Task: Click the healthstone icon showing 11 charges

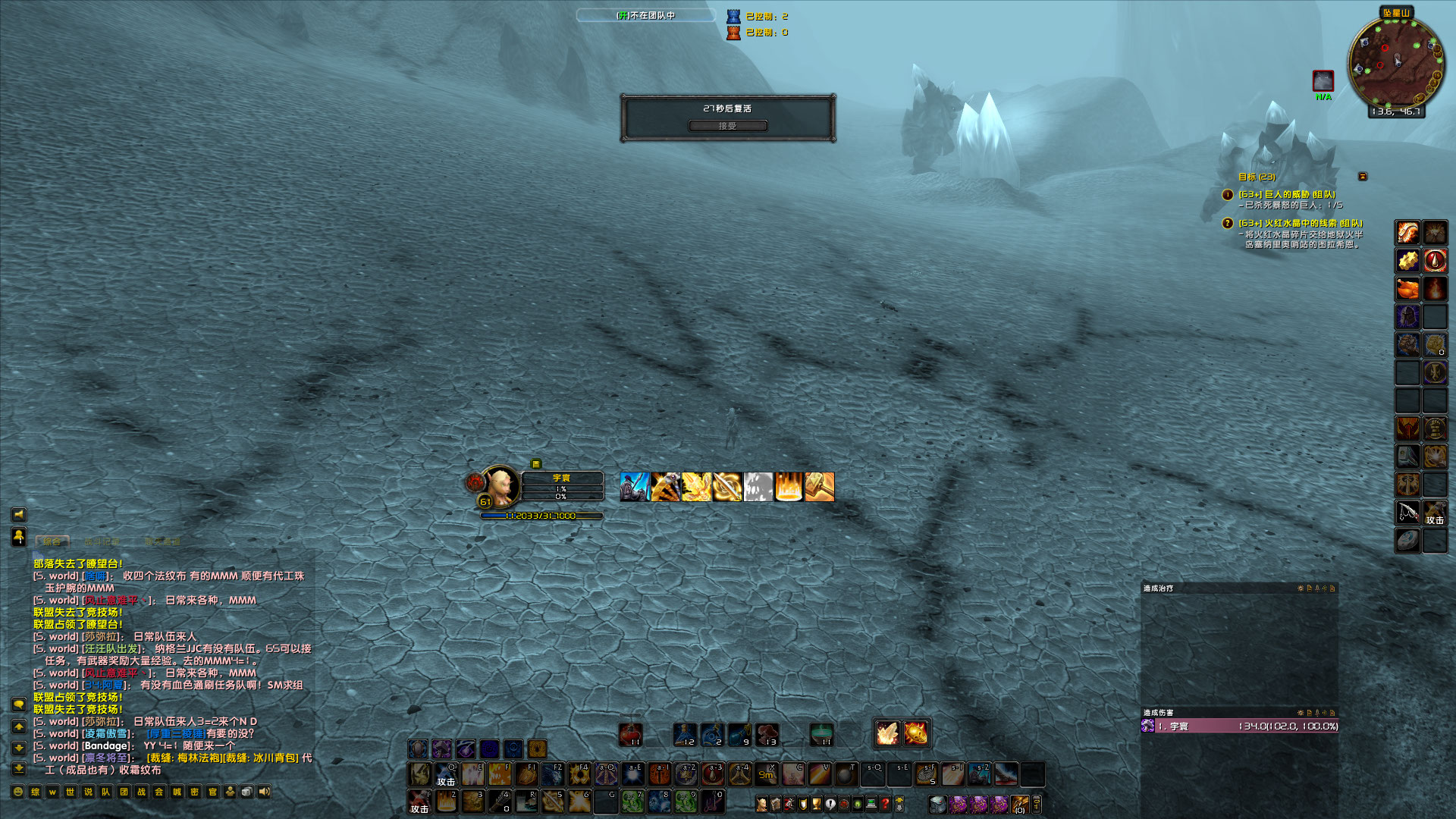Action: coord(629,734)
